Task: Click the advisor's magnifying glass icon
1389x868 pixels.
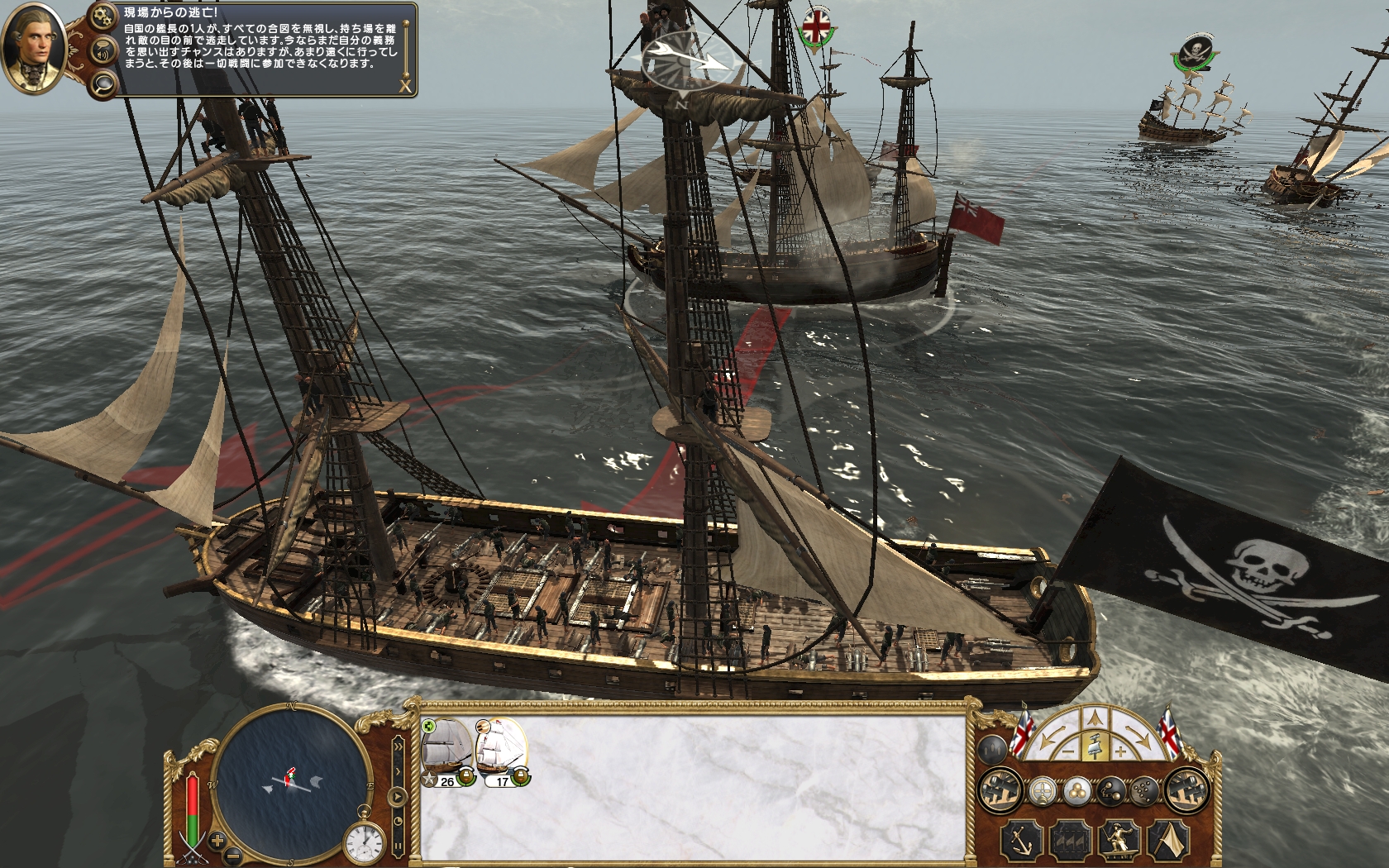Action: click(103, 83)
